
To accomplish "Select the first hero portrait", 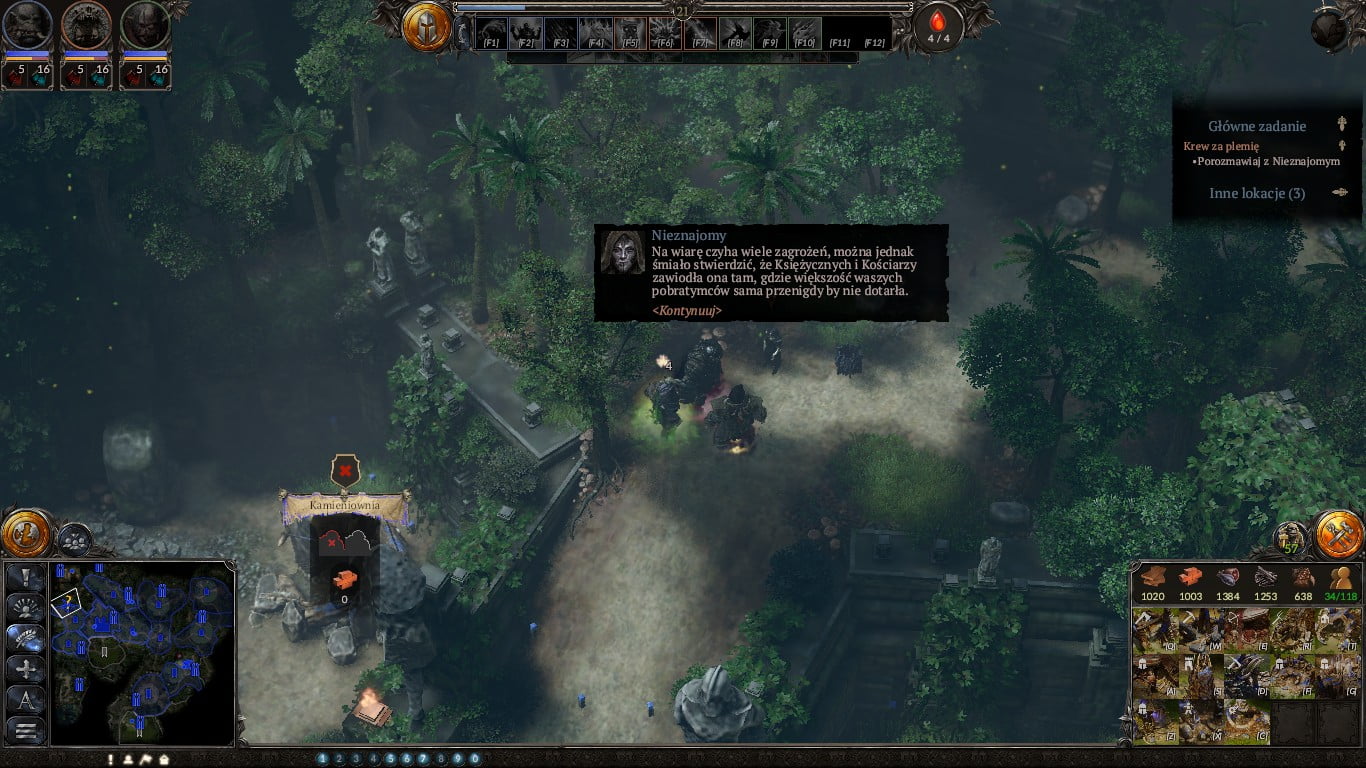I will 27,25.
